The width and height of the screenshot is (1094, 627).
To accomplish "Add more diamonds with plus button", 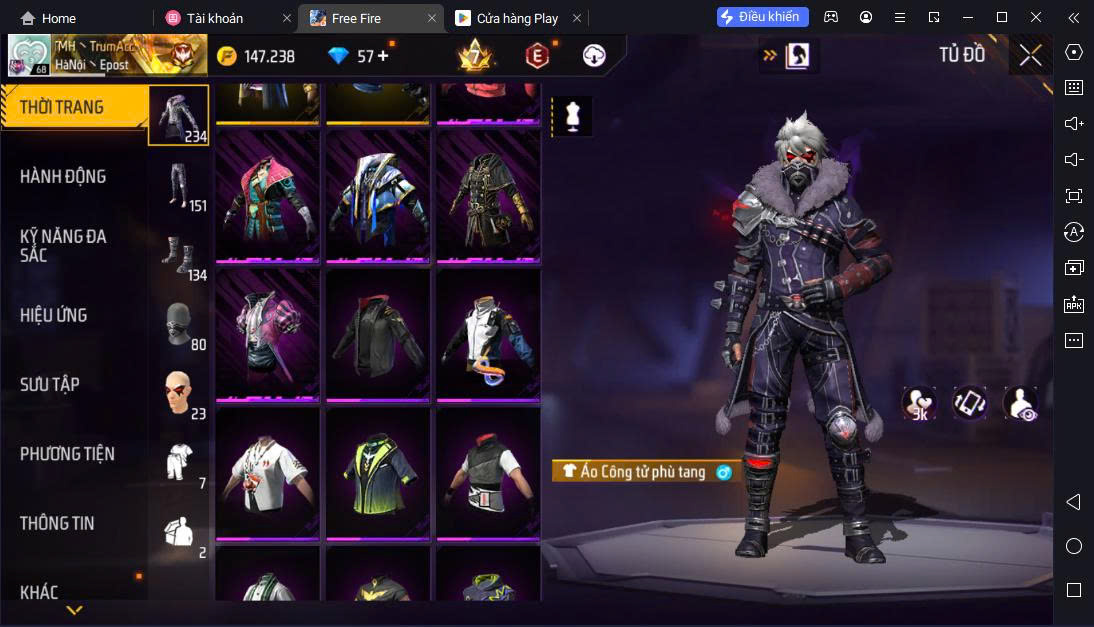I will pos(383,56).
